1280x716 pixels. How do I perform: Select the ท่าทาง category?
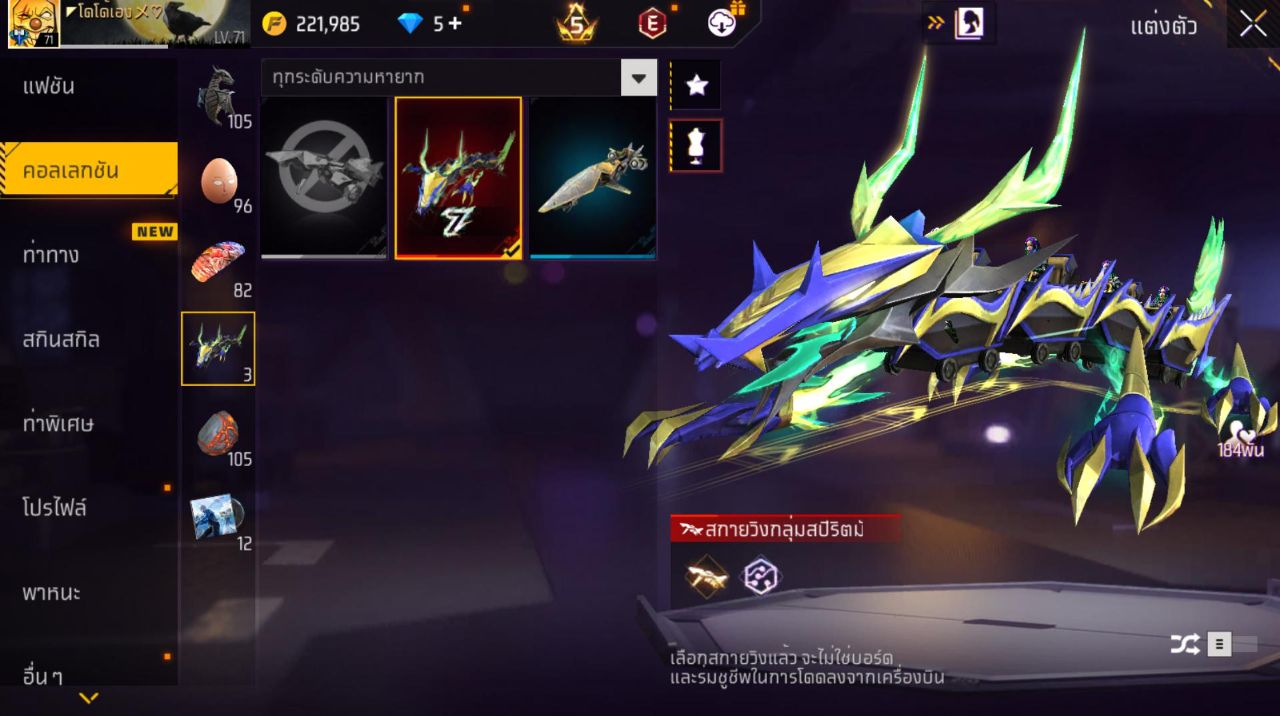click(52, 255)
